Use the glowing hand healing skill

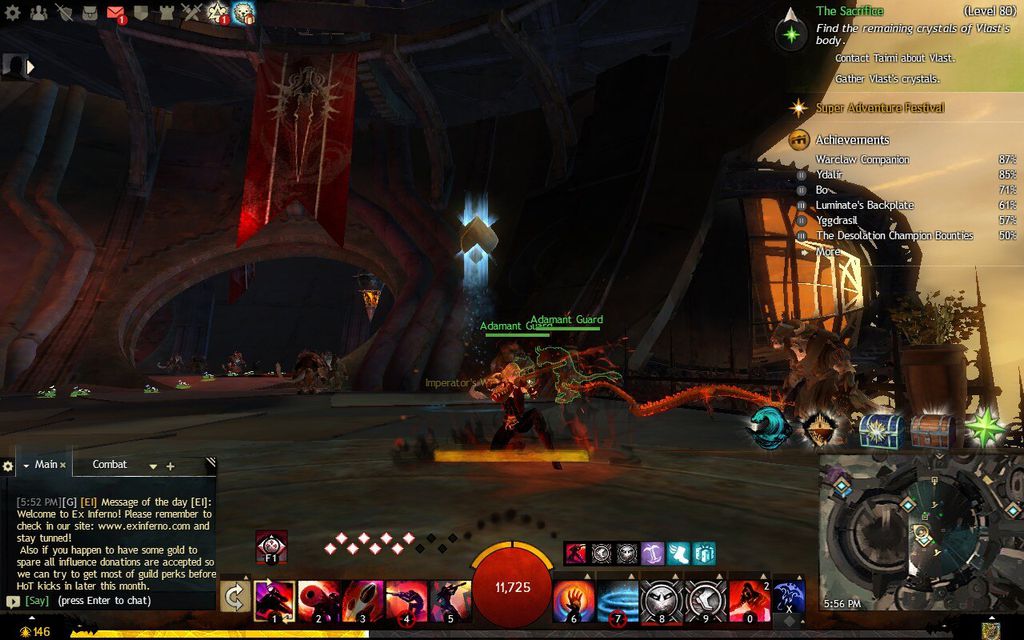pos(573,599)
